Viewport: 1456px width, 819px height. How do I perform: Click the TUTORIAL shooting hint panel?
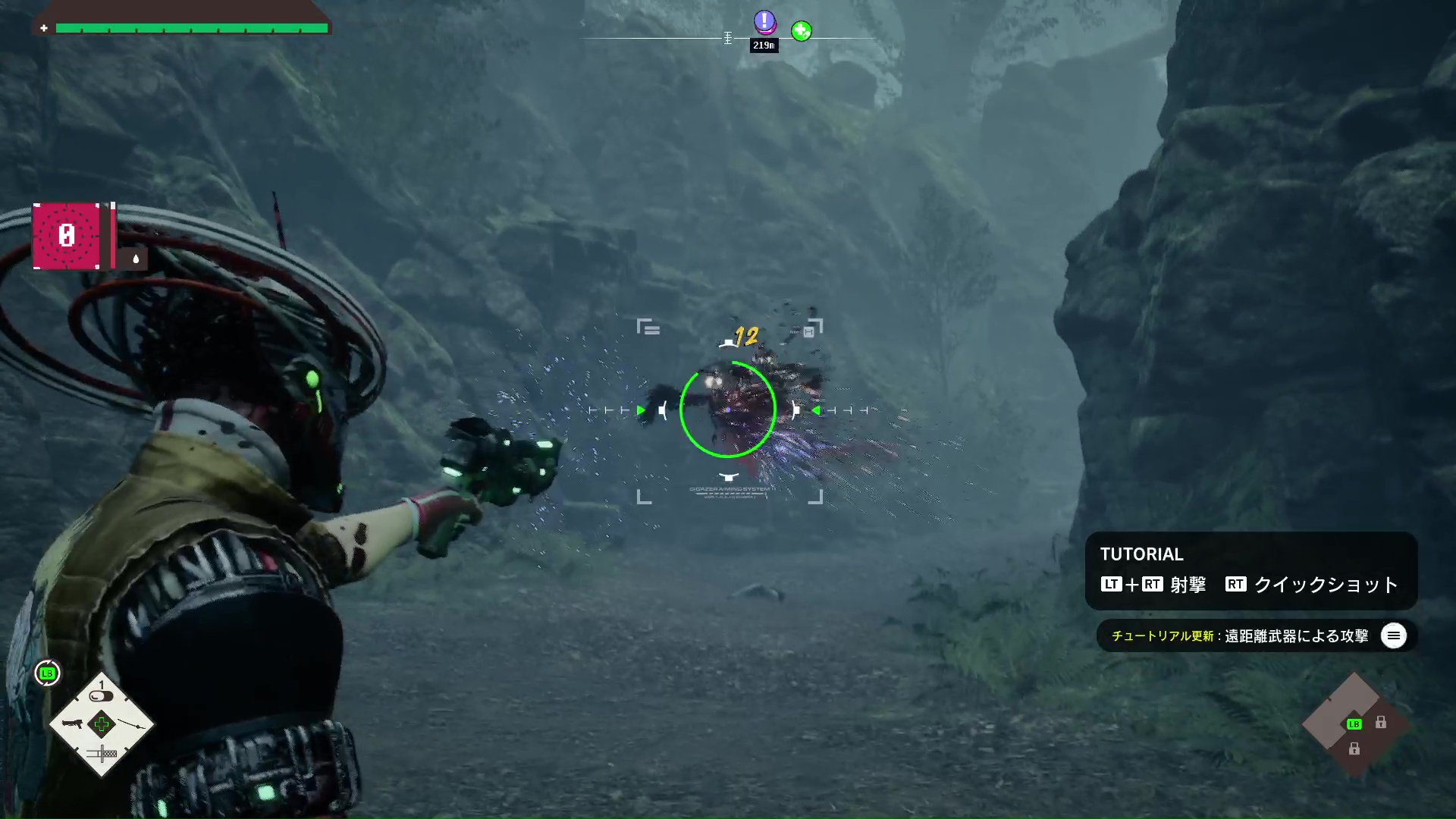coord(1250,570)
